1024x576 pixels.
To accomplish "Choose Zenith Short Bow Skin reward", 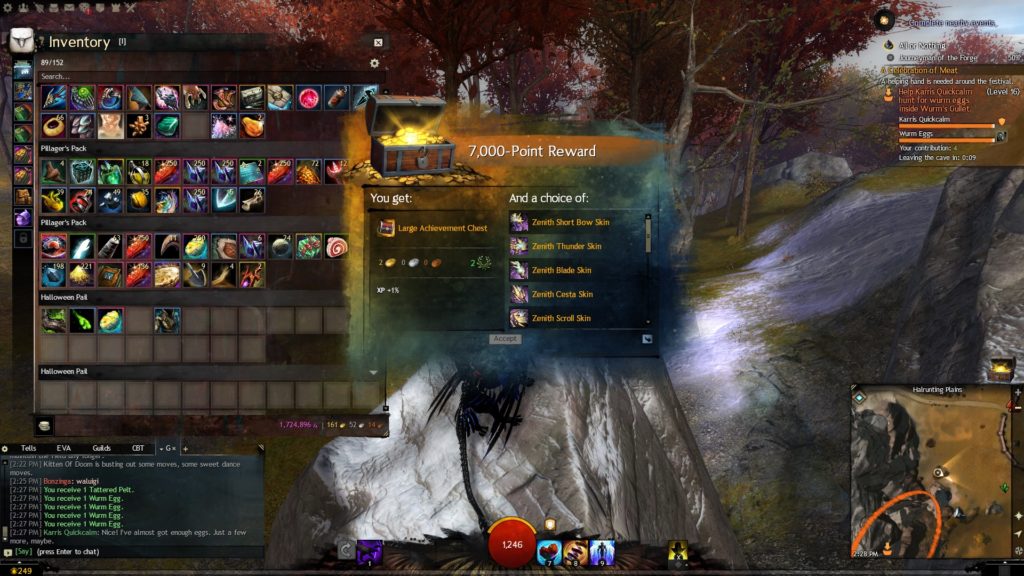I will 569,222.
